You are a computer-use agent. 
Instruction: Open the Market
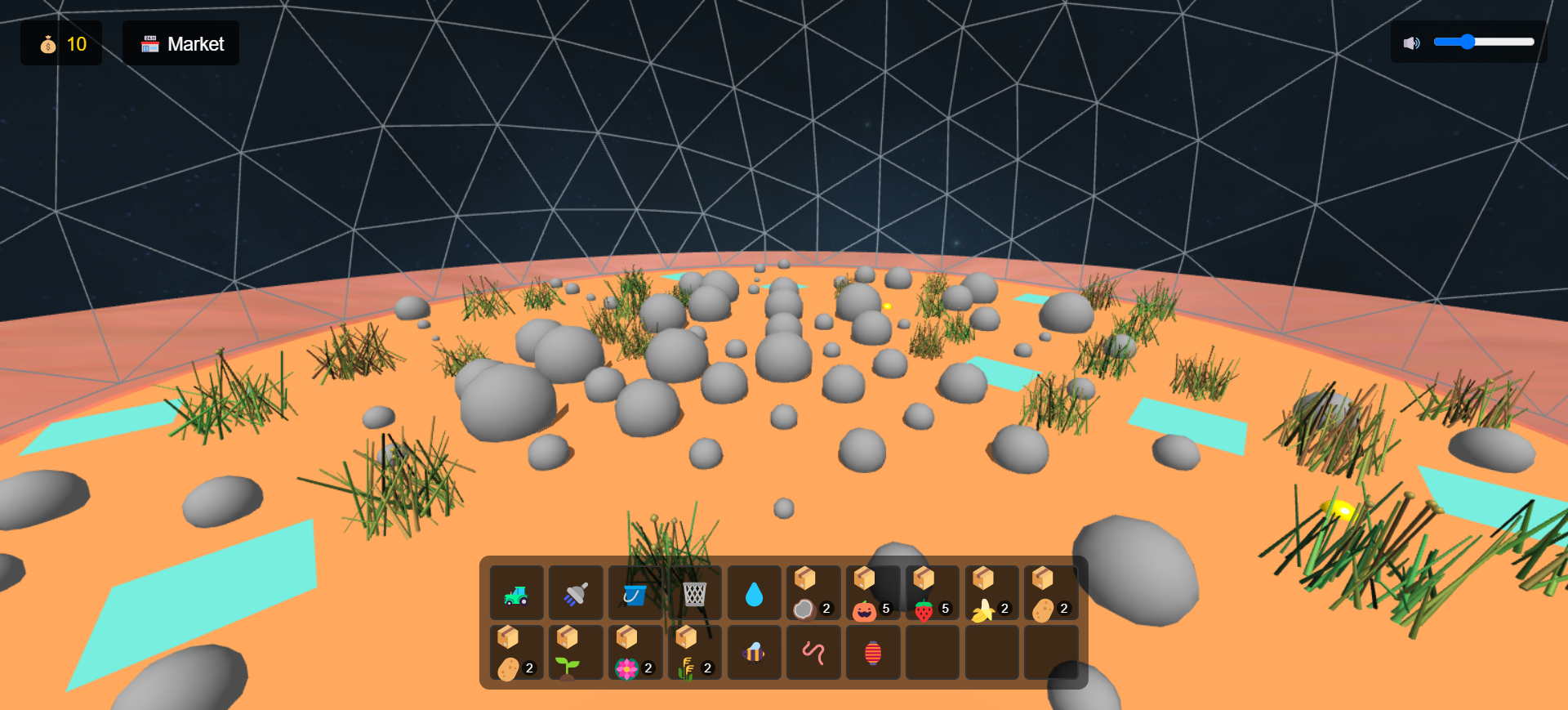[180, 43]
